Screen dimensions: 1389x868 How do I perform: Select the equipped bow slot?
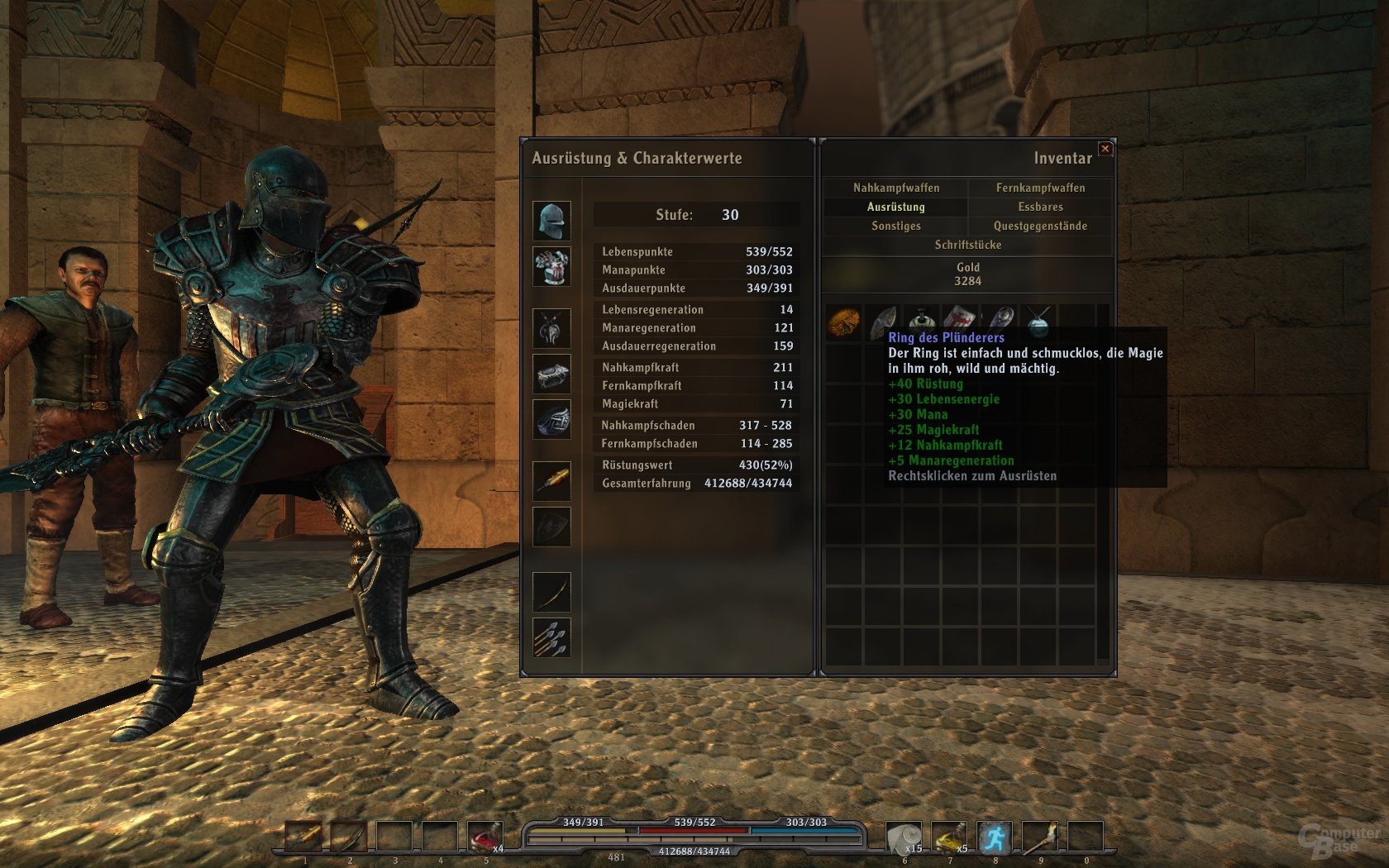(551, 592)
